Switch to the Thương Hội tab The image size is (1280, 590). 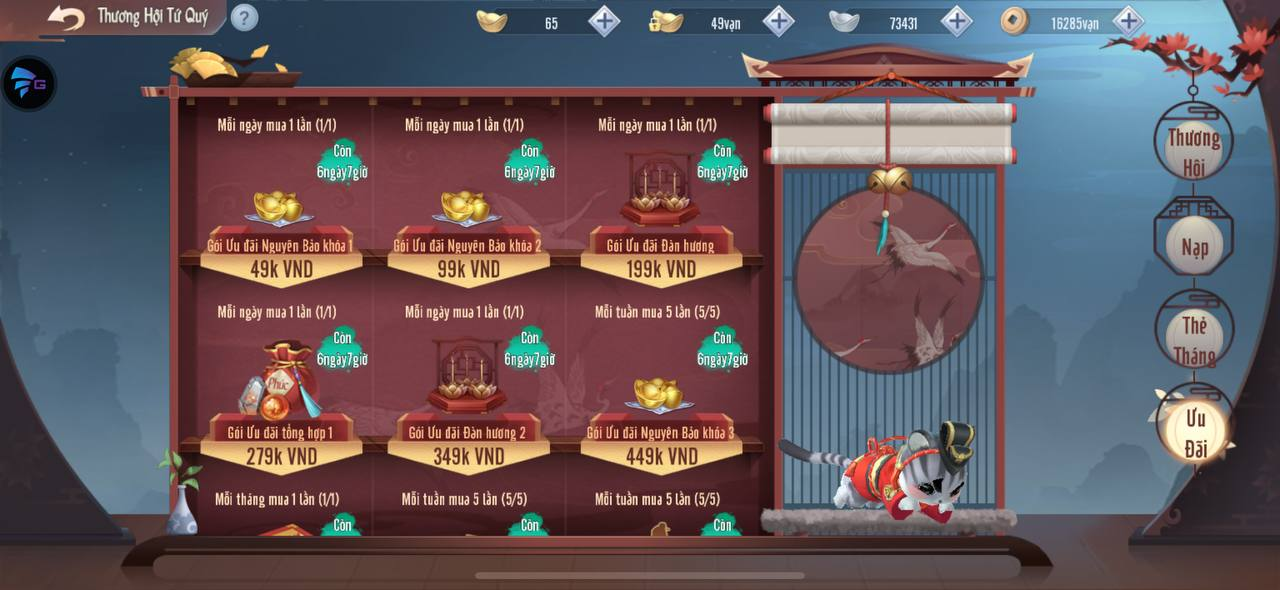click(x=1193, y=150)
